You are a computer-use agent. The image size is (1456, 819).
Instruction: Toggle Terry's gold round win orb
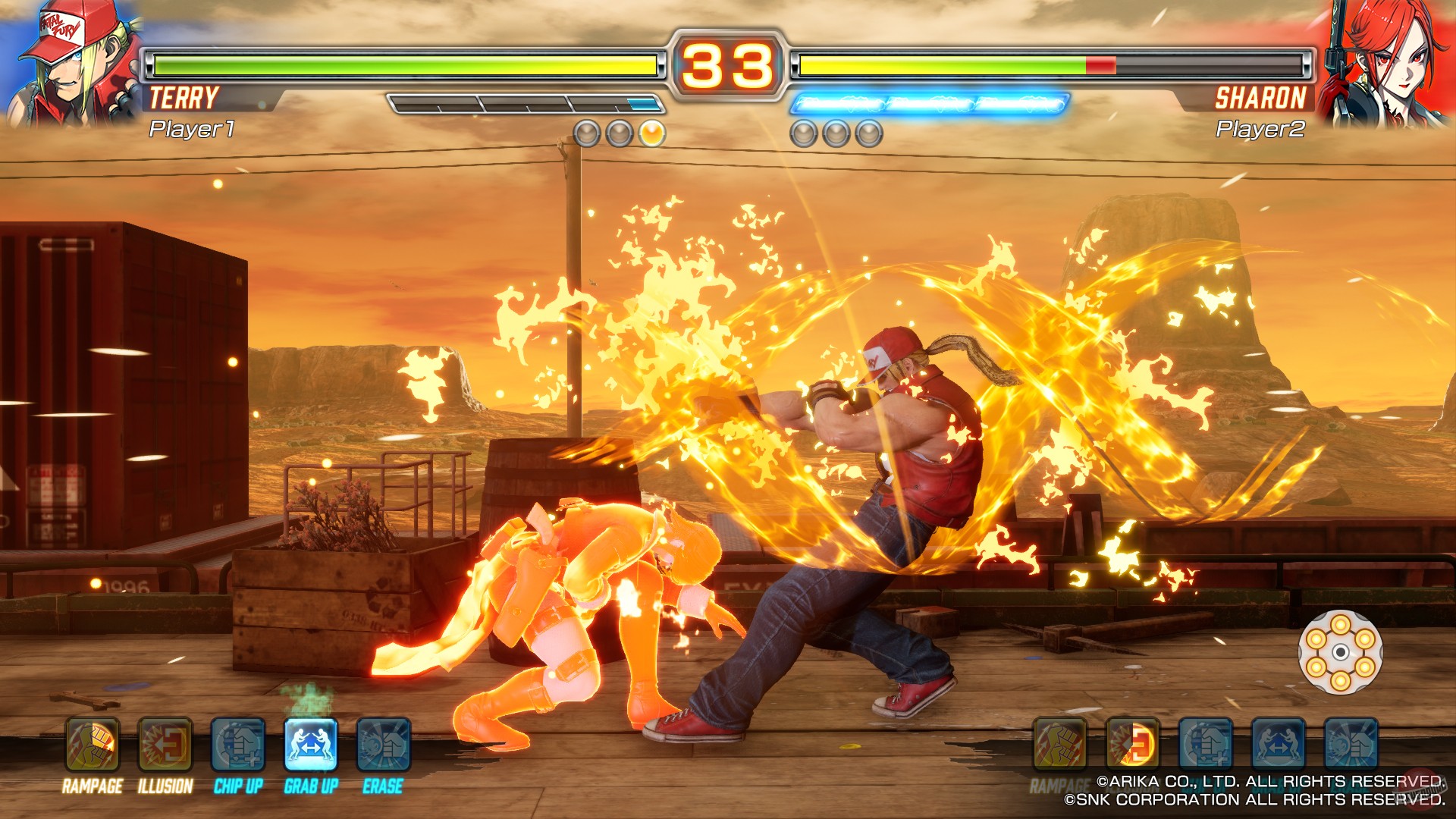click(x=651, y=133)
